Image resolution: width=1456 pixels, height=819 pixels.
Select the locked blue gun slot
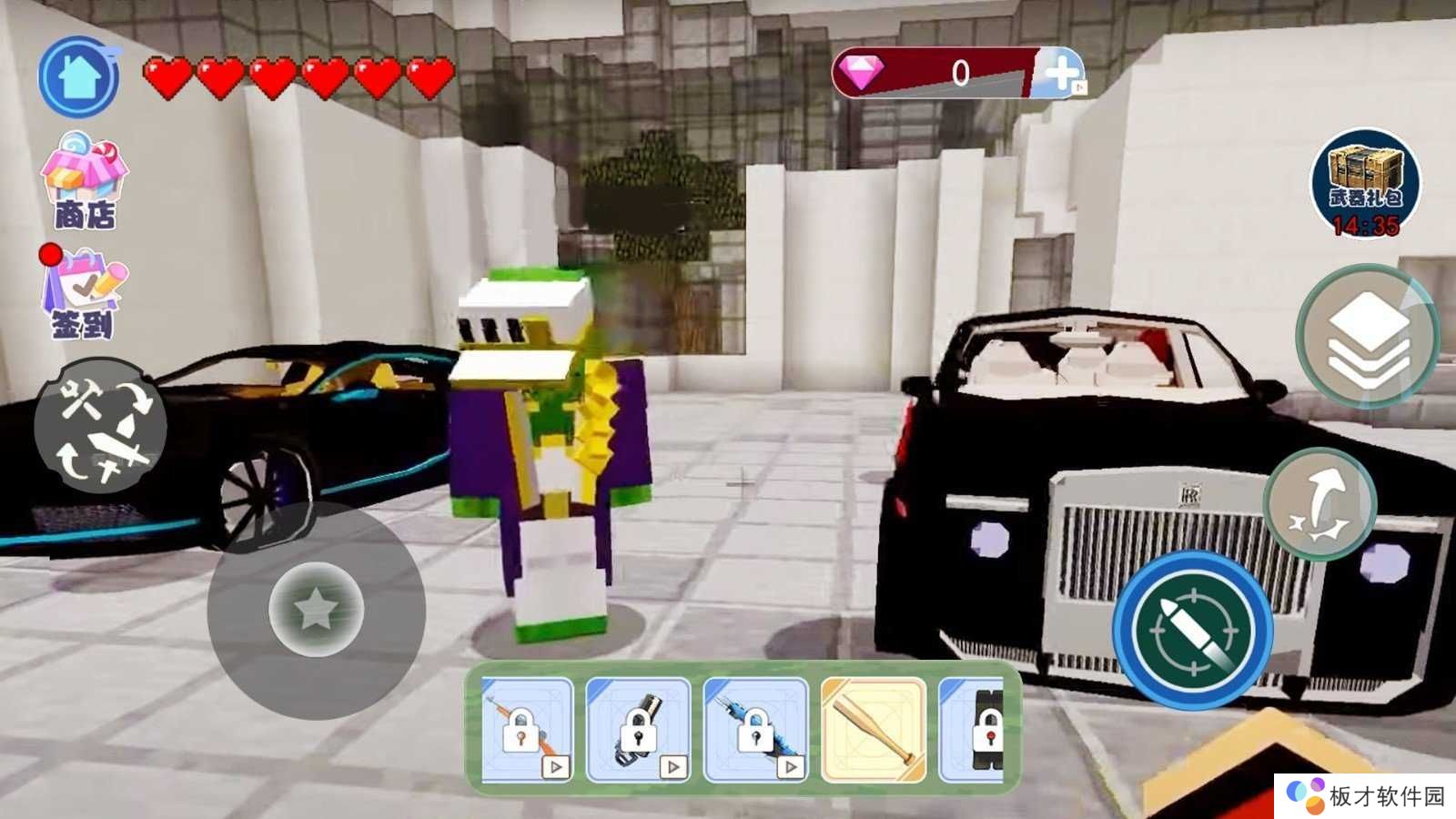tap(755, 730)
